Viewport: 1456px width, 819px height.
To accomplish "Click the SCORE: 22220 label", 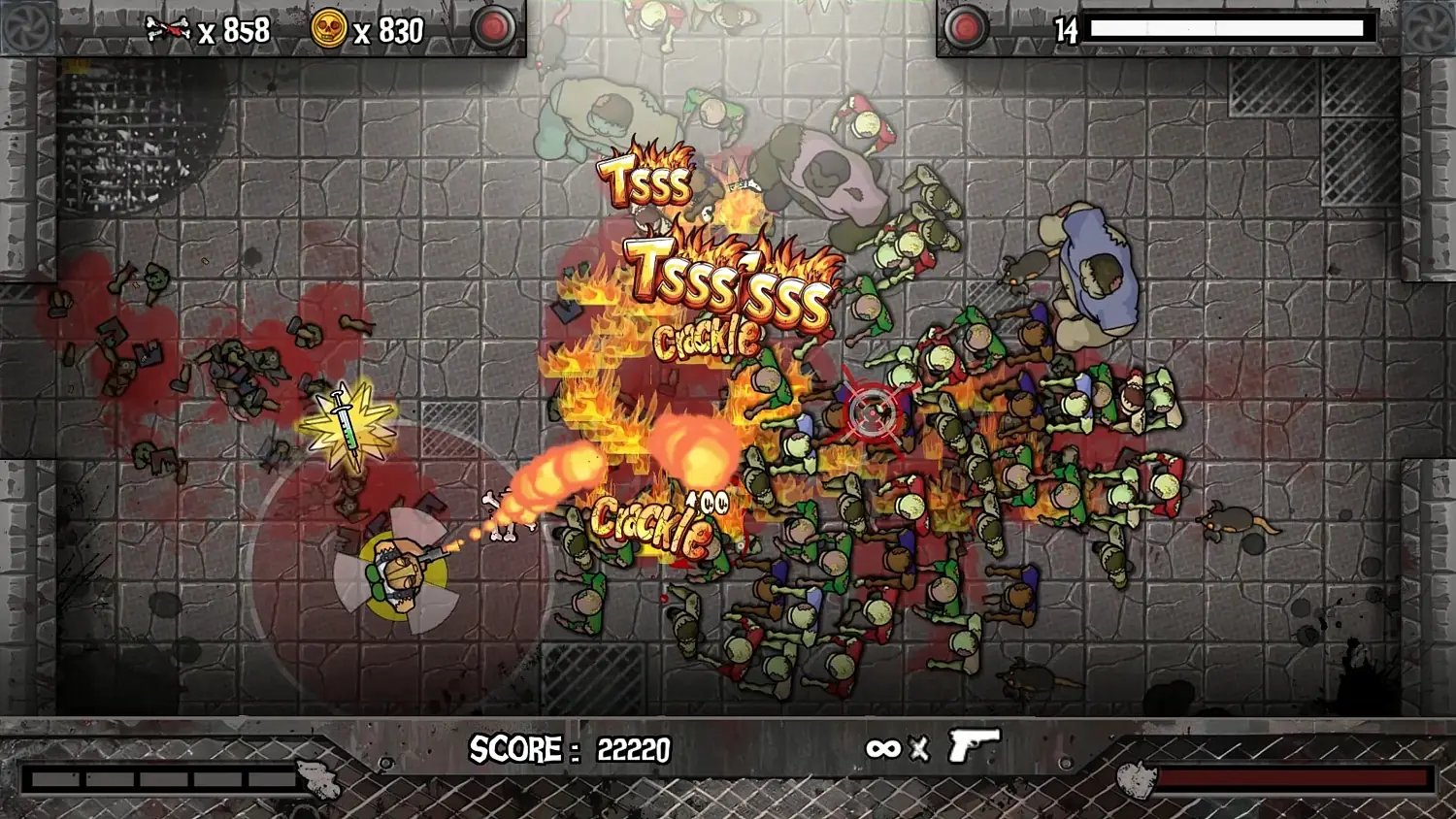I will (568, 749).
